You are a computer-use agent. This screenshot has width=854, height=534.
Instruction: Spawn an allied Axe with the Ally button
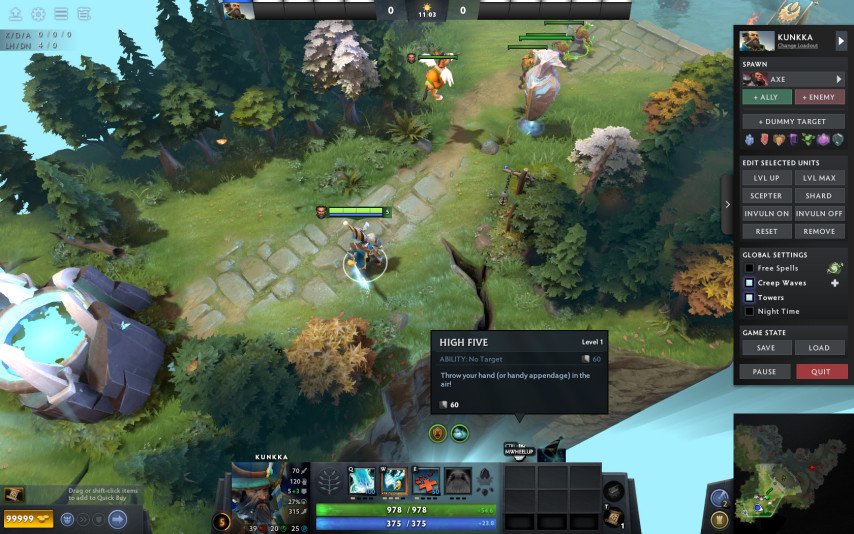point(766,97)
